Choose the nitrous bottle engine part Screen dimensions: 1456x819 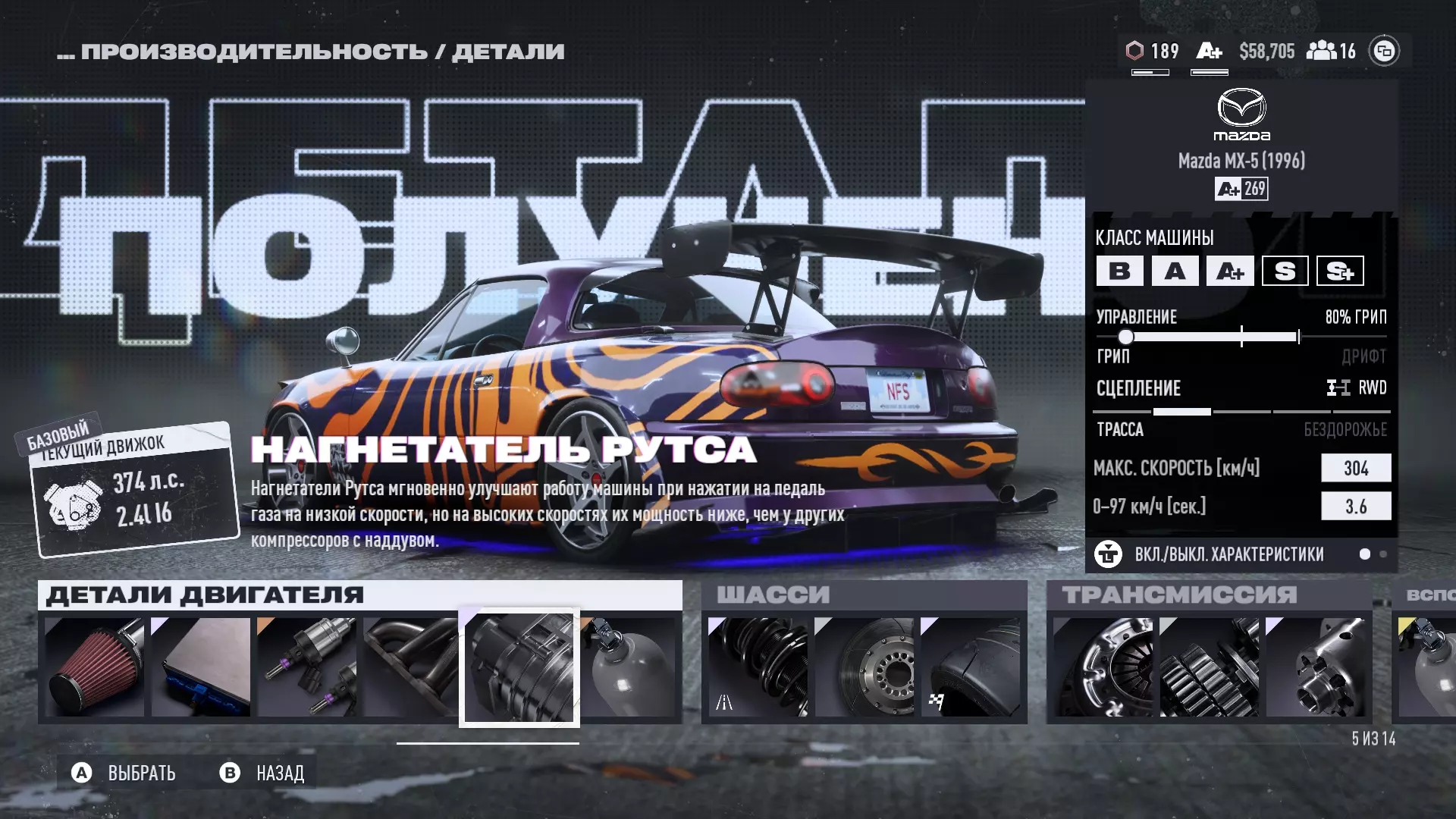629,667
